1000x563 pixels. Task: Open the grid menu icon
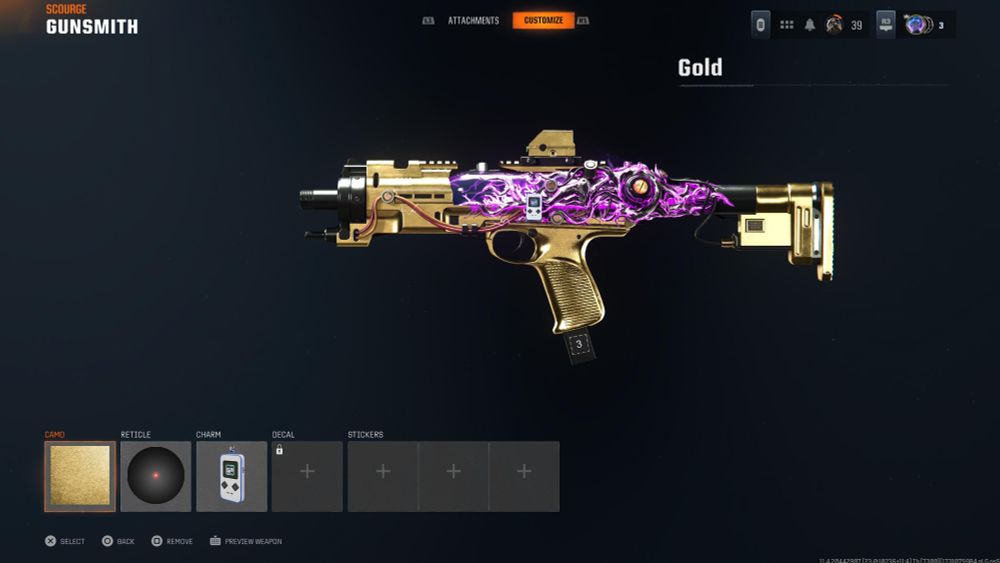click(x=787, y=25)
